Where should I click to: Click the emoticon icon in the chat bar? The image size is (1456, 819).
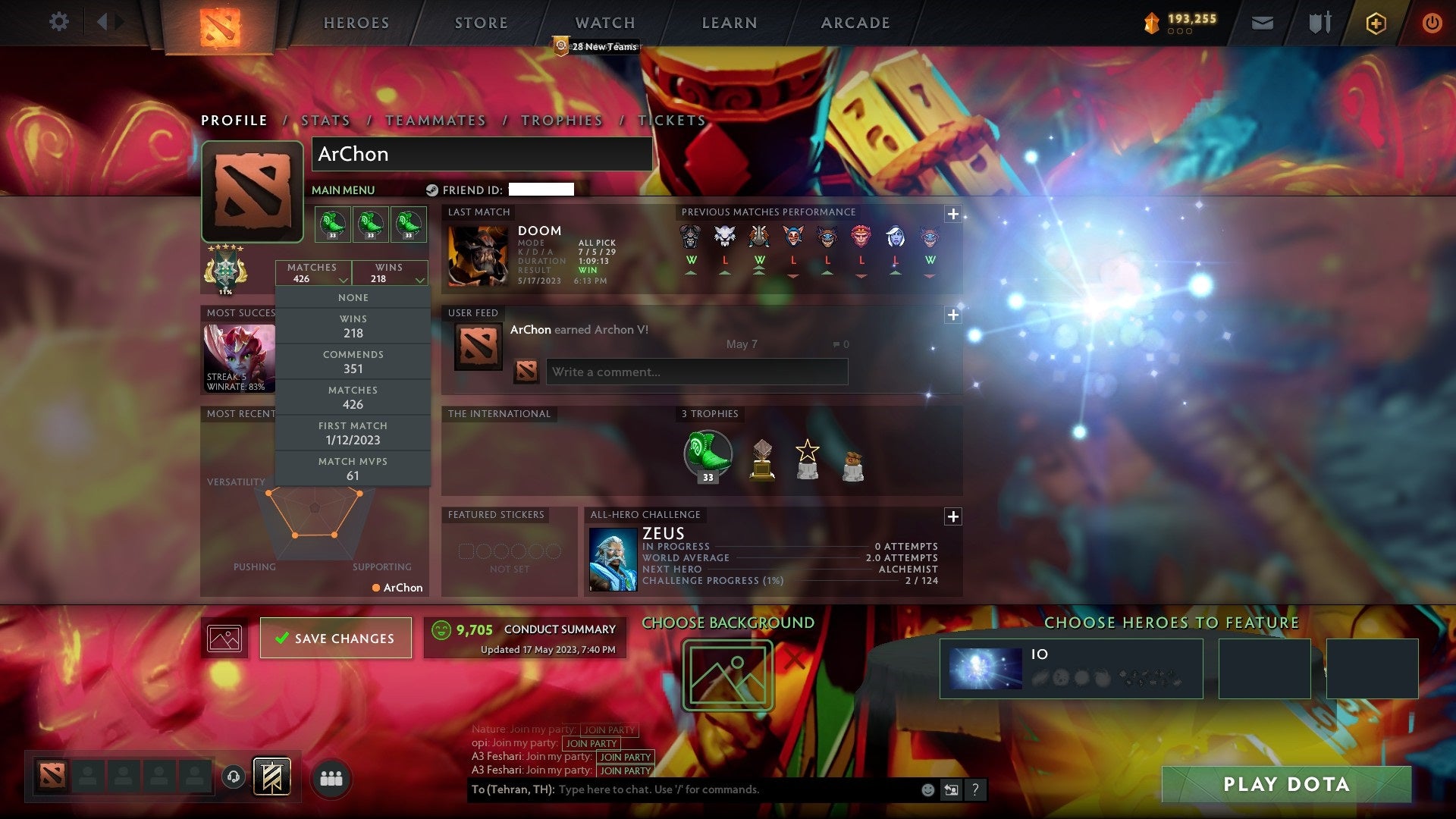[x=927, y=789]
